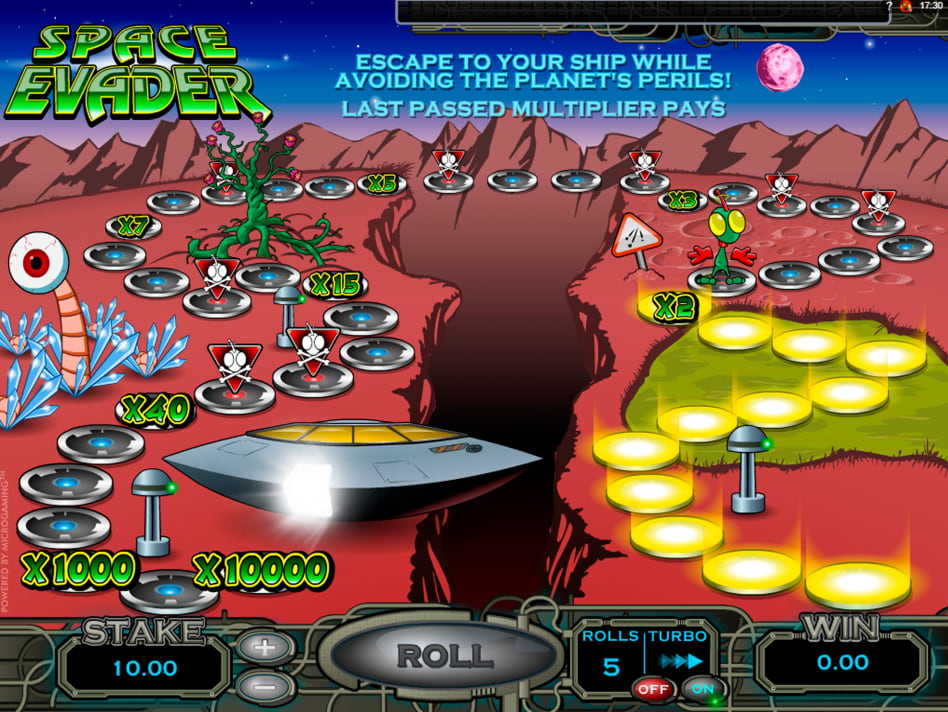Turn turbo mode OFF
Image resolution: width=948 pixels, height=712 pixels.
pos(652,689)
